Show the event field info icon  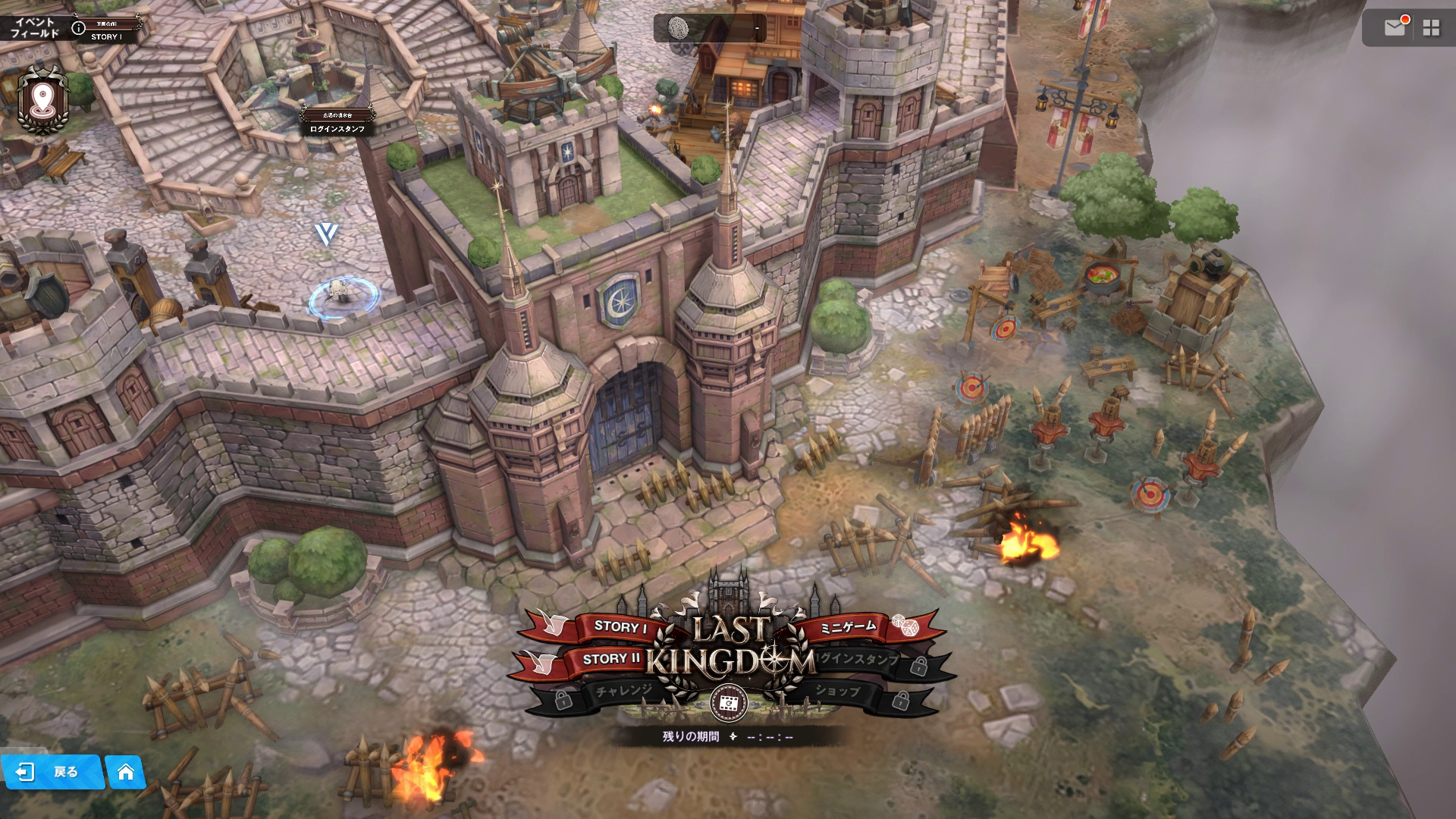tap(78, 28)
